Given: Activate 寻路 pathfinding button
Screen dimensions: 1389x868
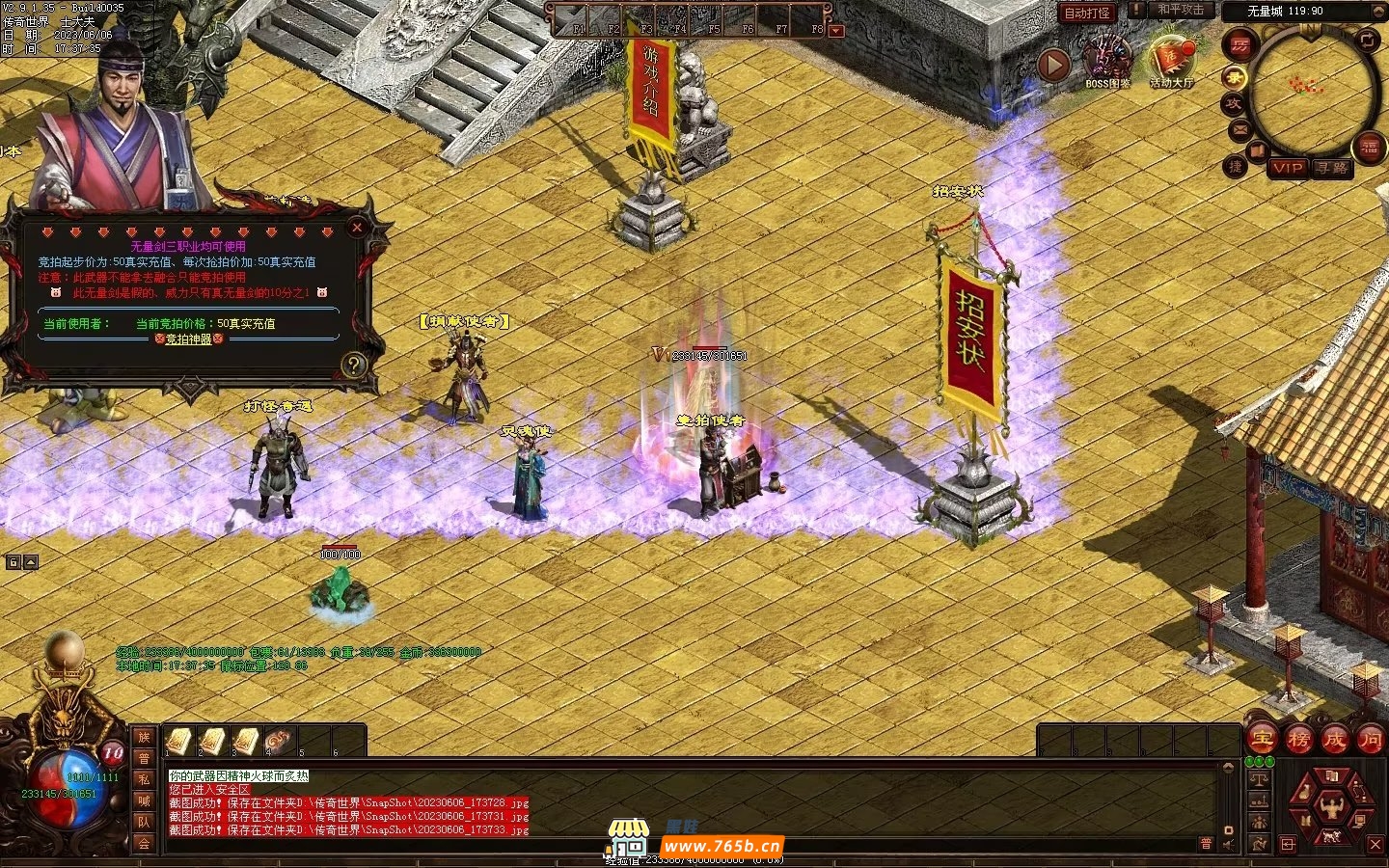Looking at the screenshot, I should [1332, 168].
